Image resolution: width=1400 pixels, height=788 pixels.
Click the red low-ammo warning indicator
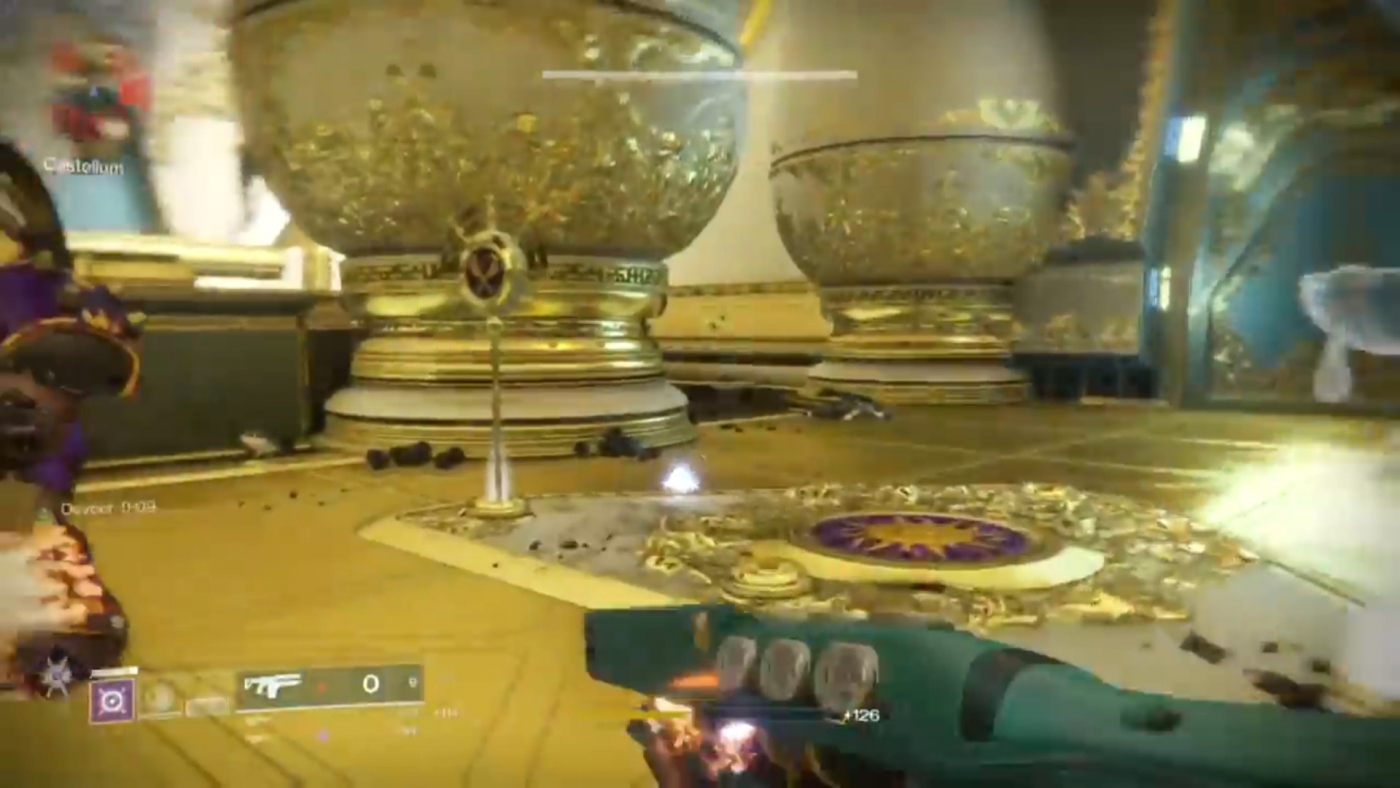click(x=322, y=686)
